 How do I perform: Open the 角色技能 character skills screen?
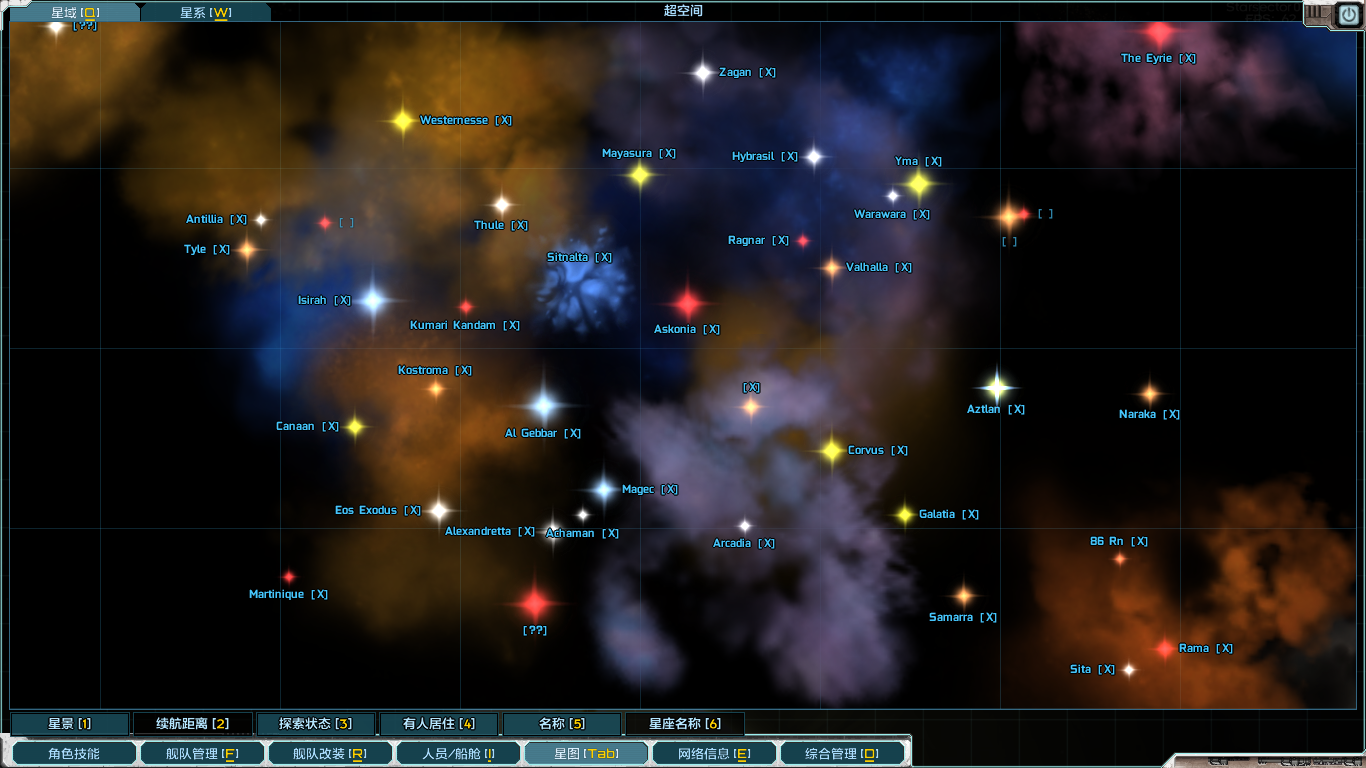(74, 753)
